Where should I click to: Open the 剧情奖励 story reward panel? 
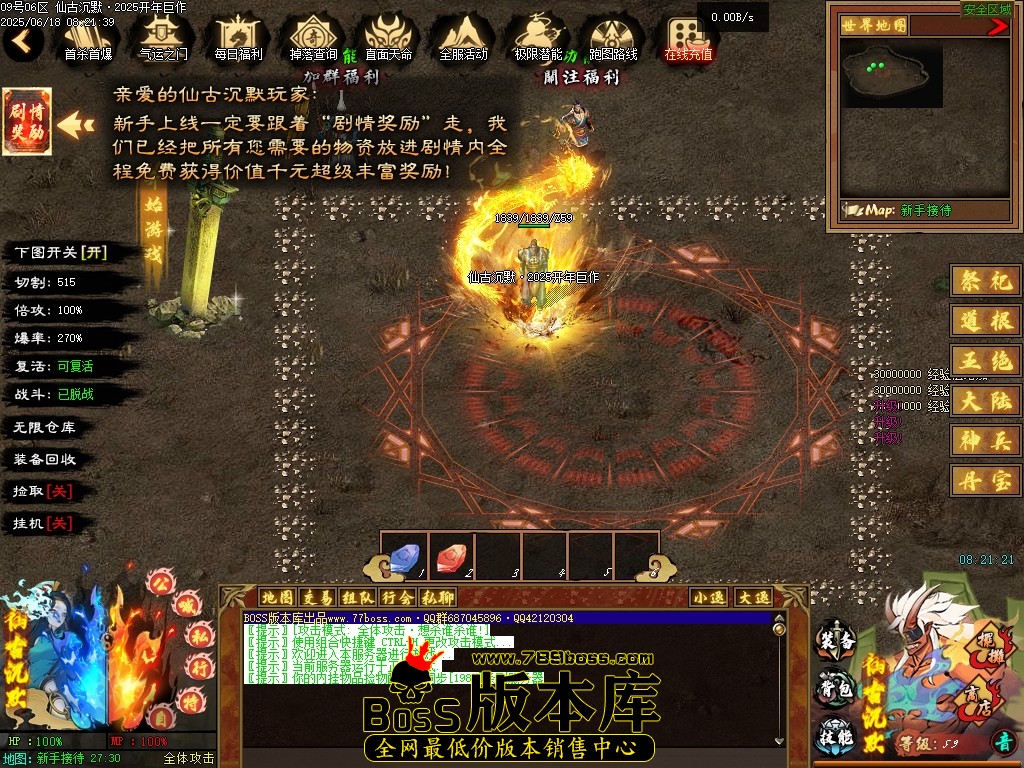point(27,123)
